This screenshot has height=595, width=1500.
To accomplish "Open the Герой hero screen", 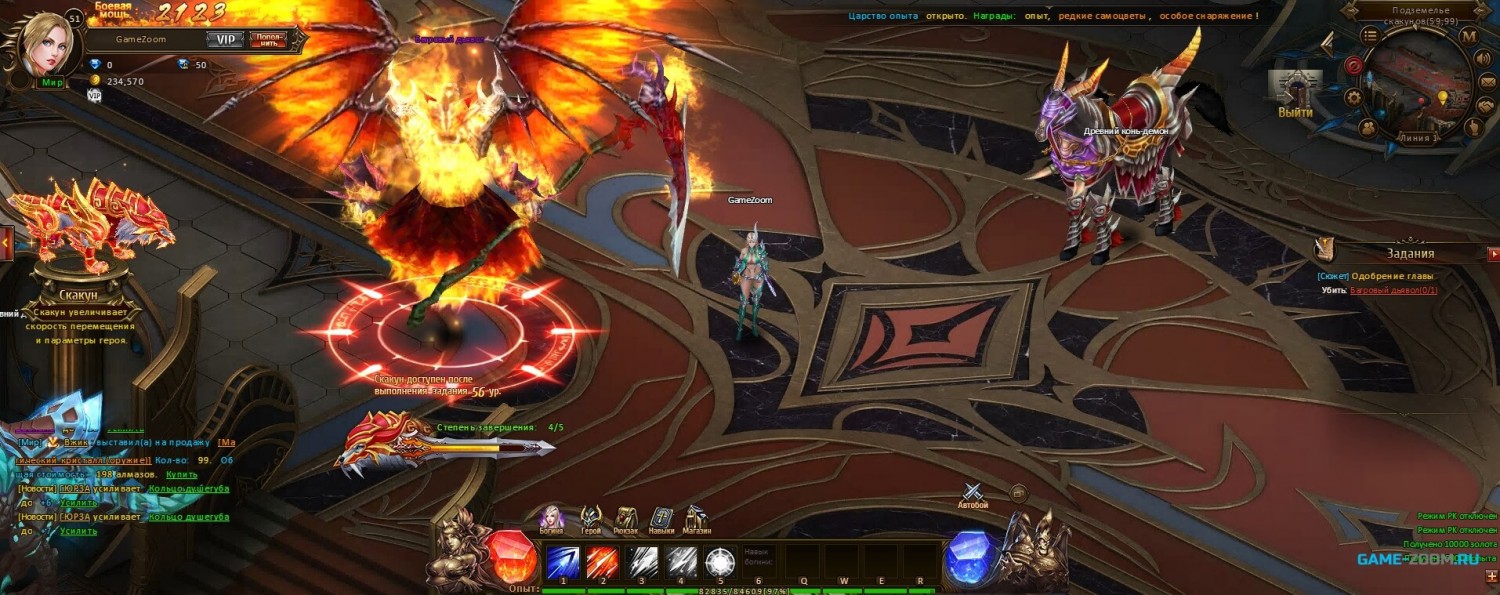I will pyautogui.click(x=591, y=518).
